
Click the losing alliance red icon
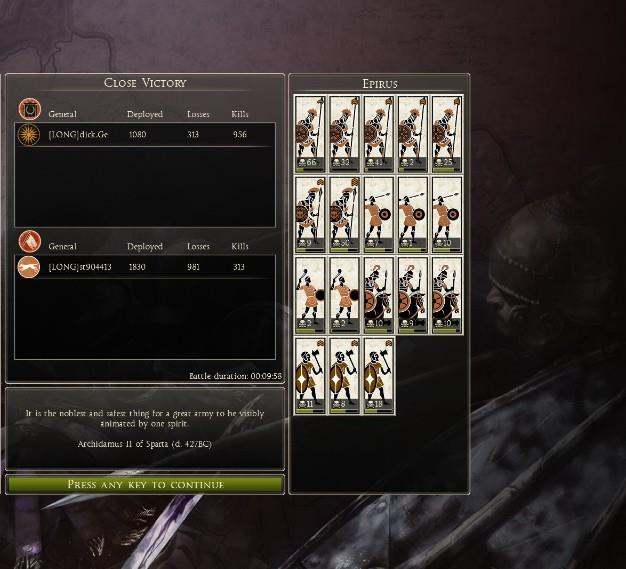pos(30,241)
